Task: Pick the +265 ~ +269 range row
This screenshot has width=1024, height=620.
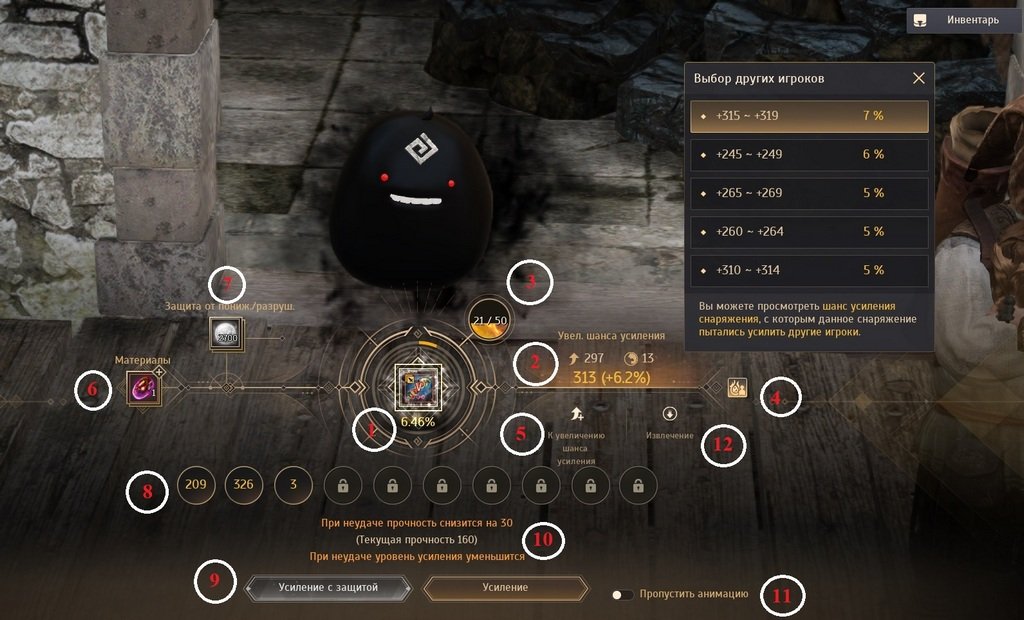Action: (x=809, y=193)
